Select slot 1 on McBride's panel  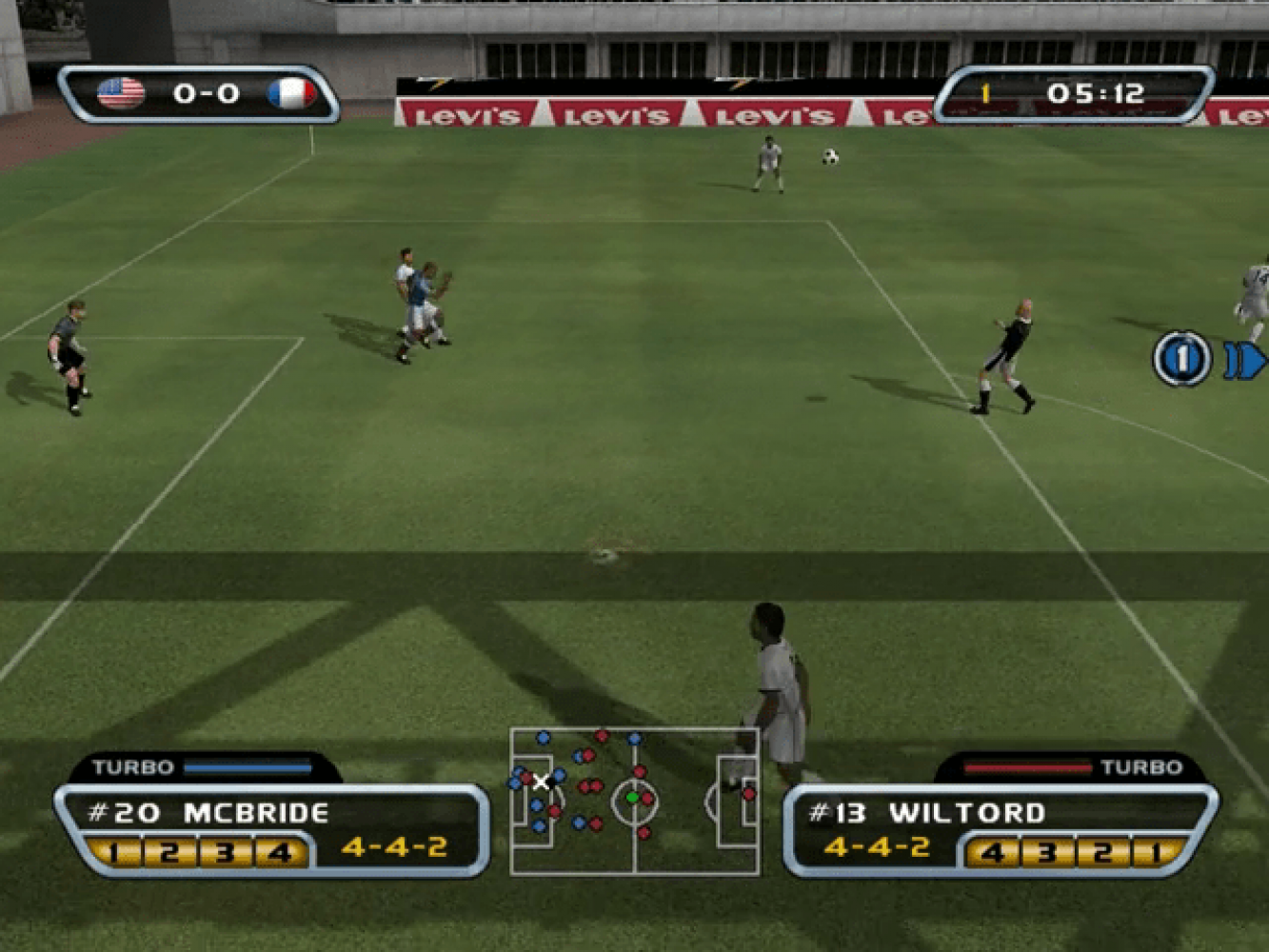[114, 851]
